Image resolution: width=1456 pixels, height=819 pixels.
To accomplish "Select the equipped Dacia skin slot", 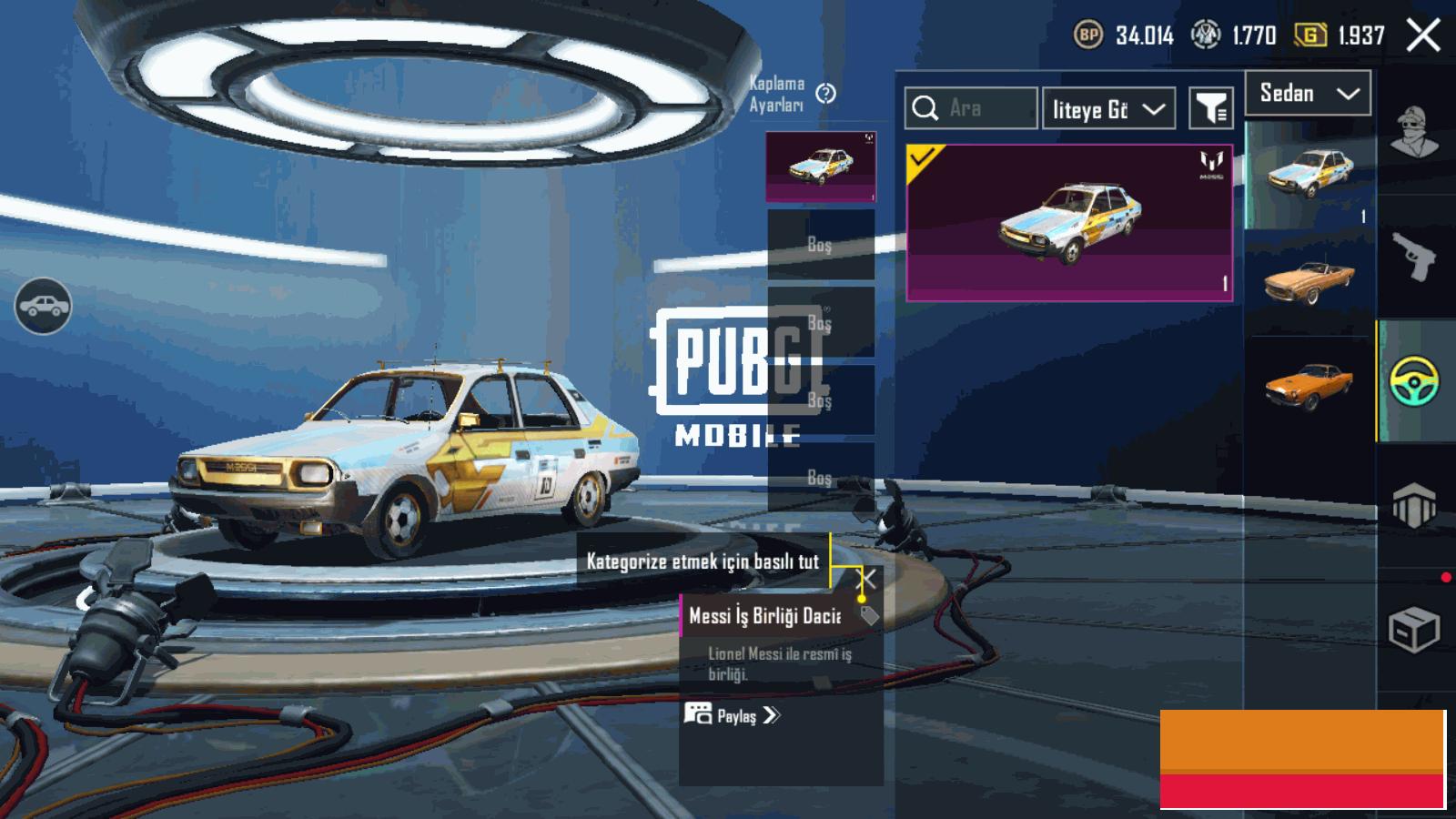I will [821, 167].
